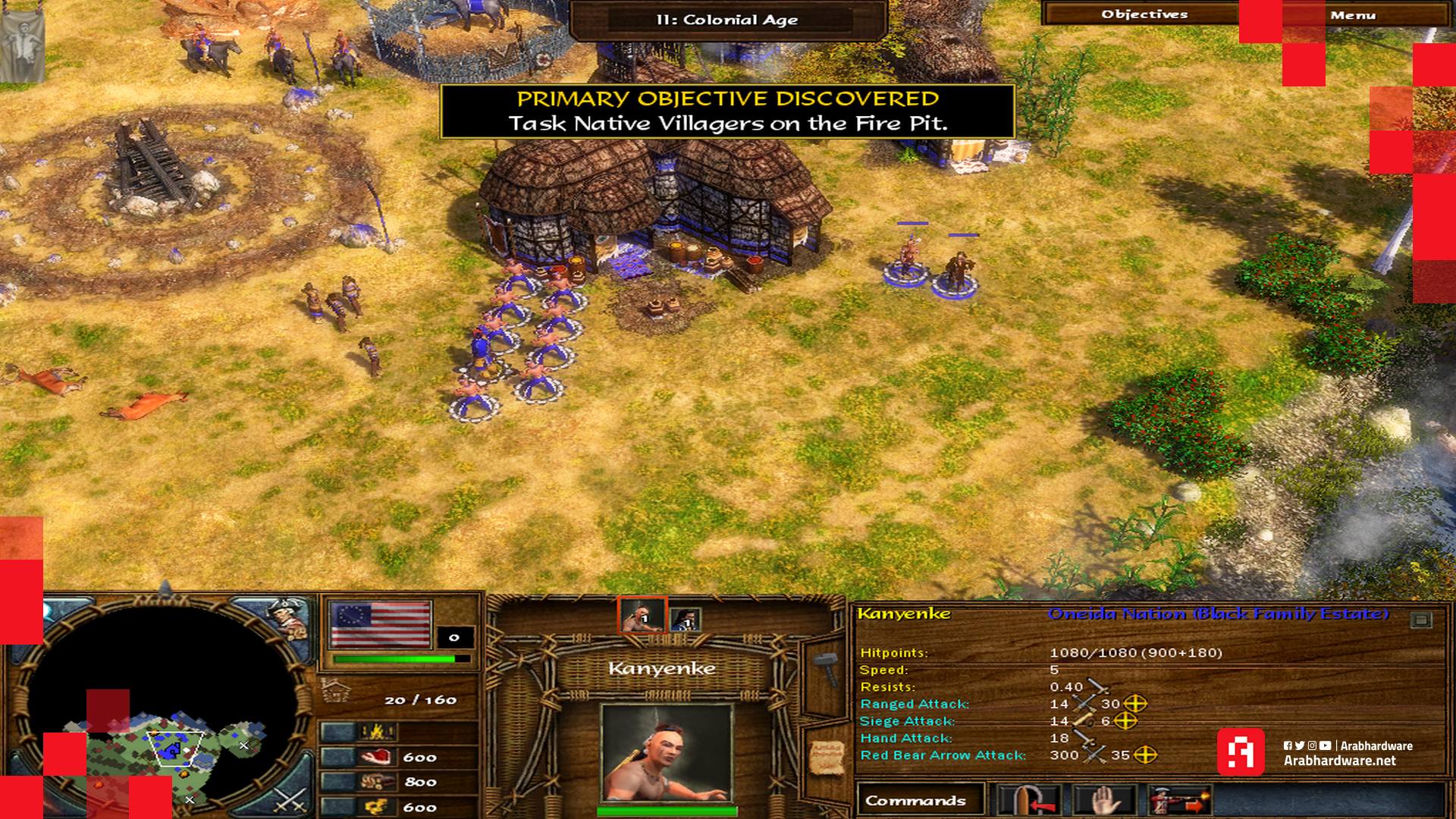
Task: Open the Objectives panel
Action: 1144,14
